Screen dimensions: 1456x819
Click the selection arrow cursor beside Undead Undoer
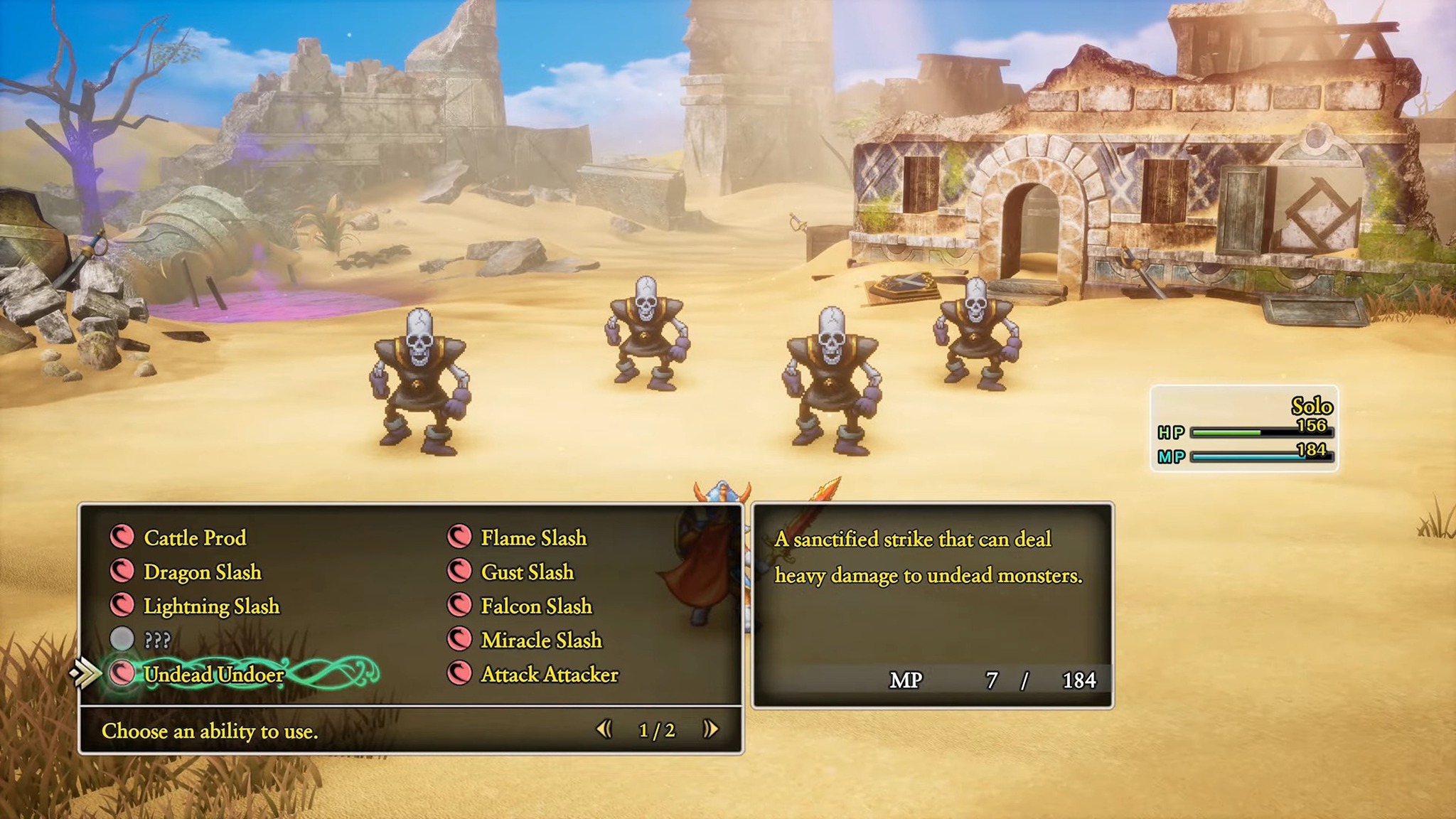click(x=85, y=673)
